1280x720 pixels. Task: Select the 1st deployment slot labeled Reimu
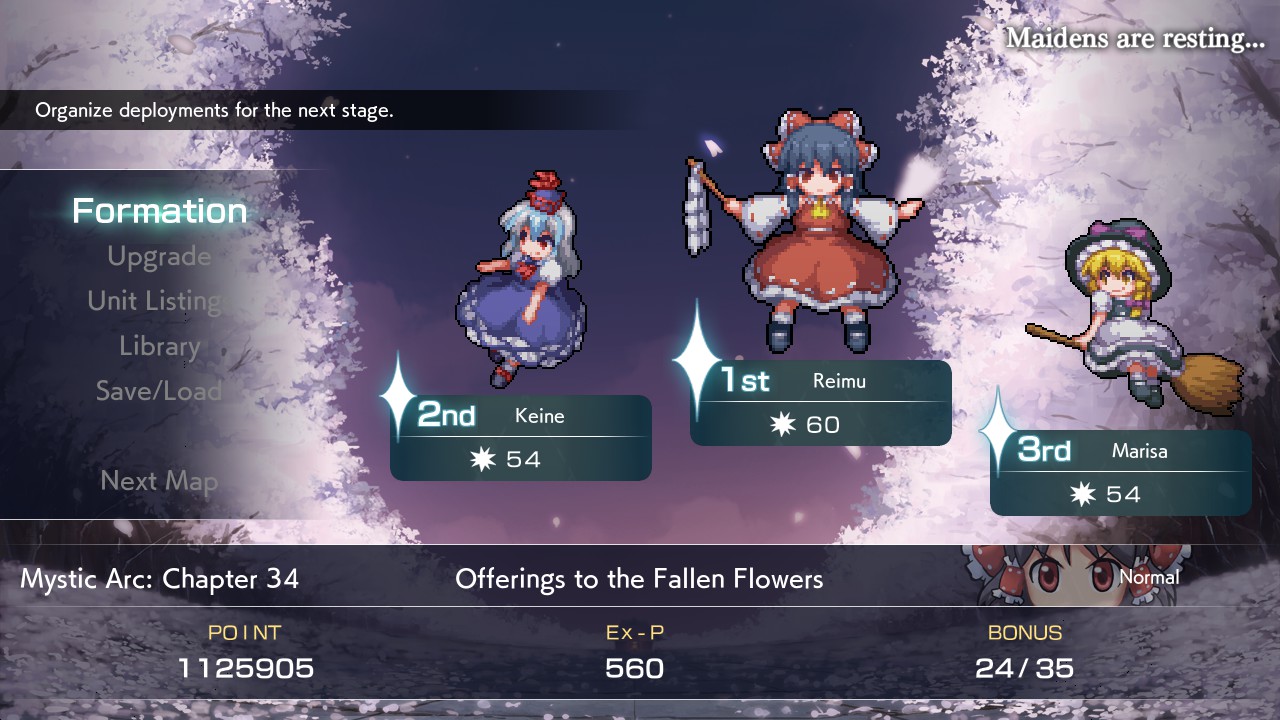pos(820,402)
